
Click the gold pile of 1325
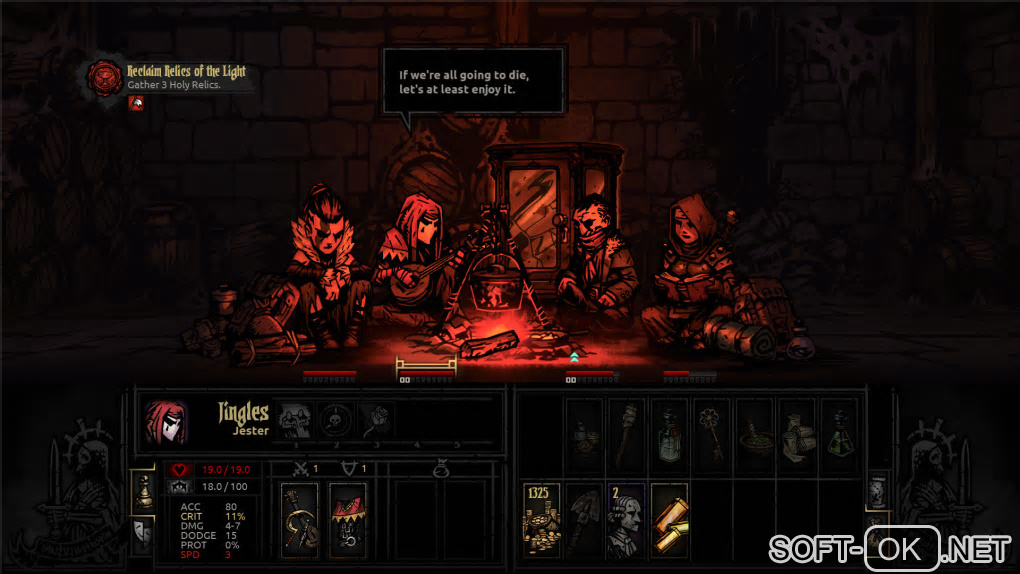click(x=542, y=520)
